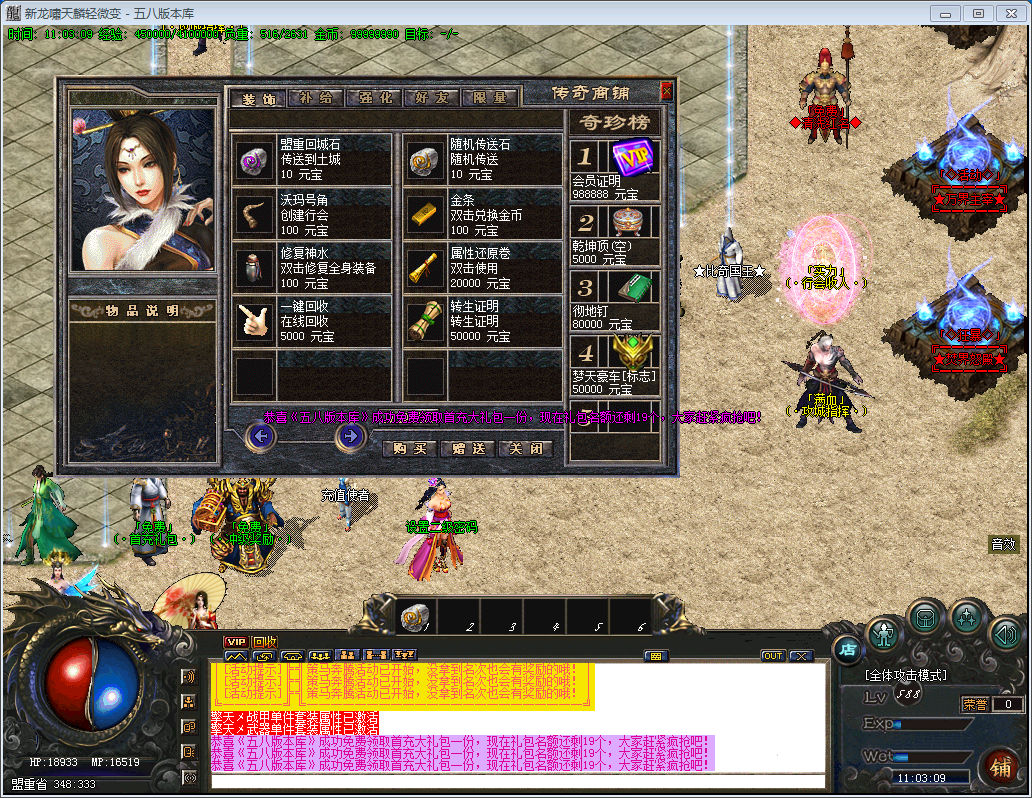1032x798 pixels.
Task: Close the 传奇商铺 window with the red X
Action: point(667,92)
